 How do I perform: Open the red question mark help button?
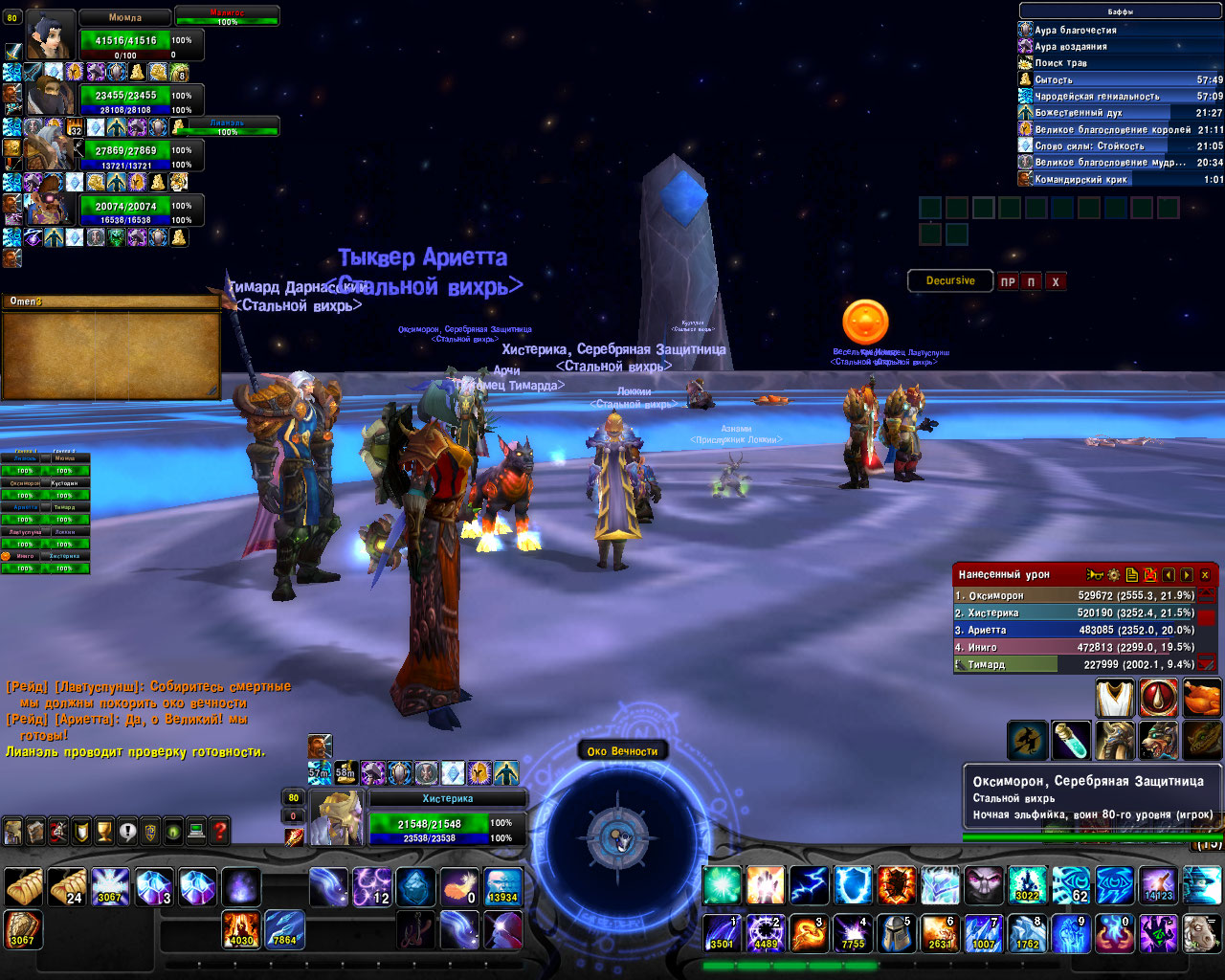tap(220, 832)
